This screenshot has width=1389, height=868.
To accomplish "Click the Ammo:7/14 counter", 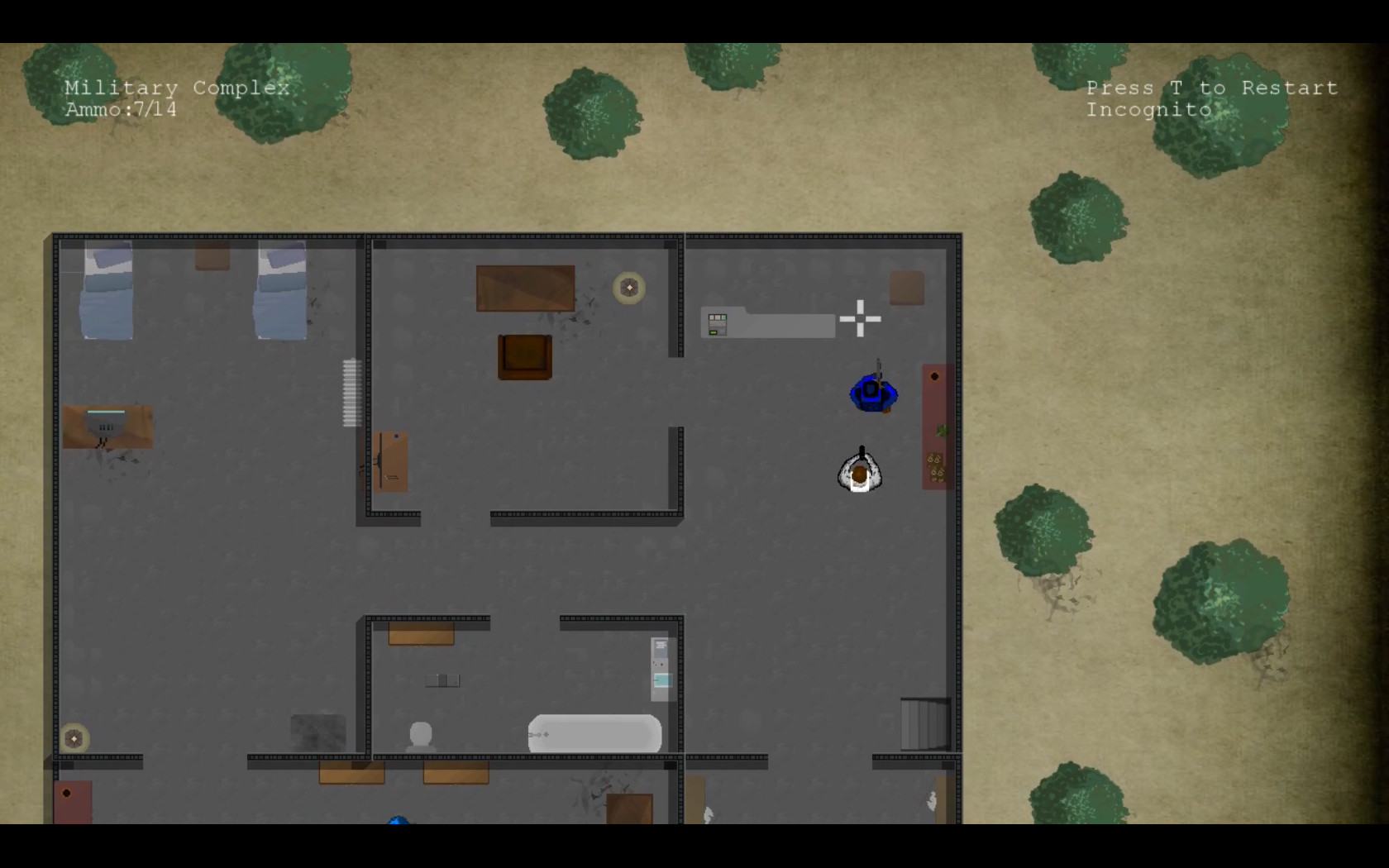I will tap(119, 109).
